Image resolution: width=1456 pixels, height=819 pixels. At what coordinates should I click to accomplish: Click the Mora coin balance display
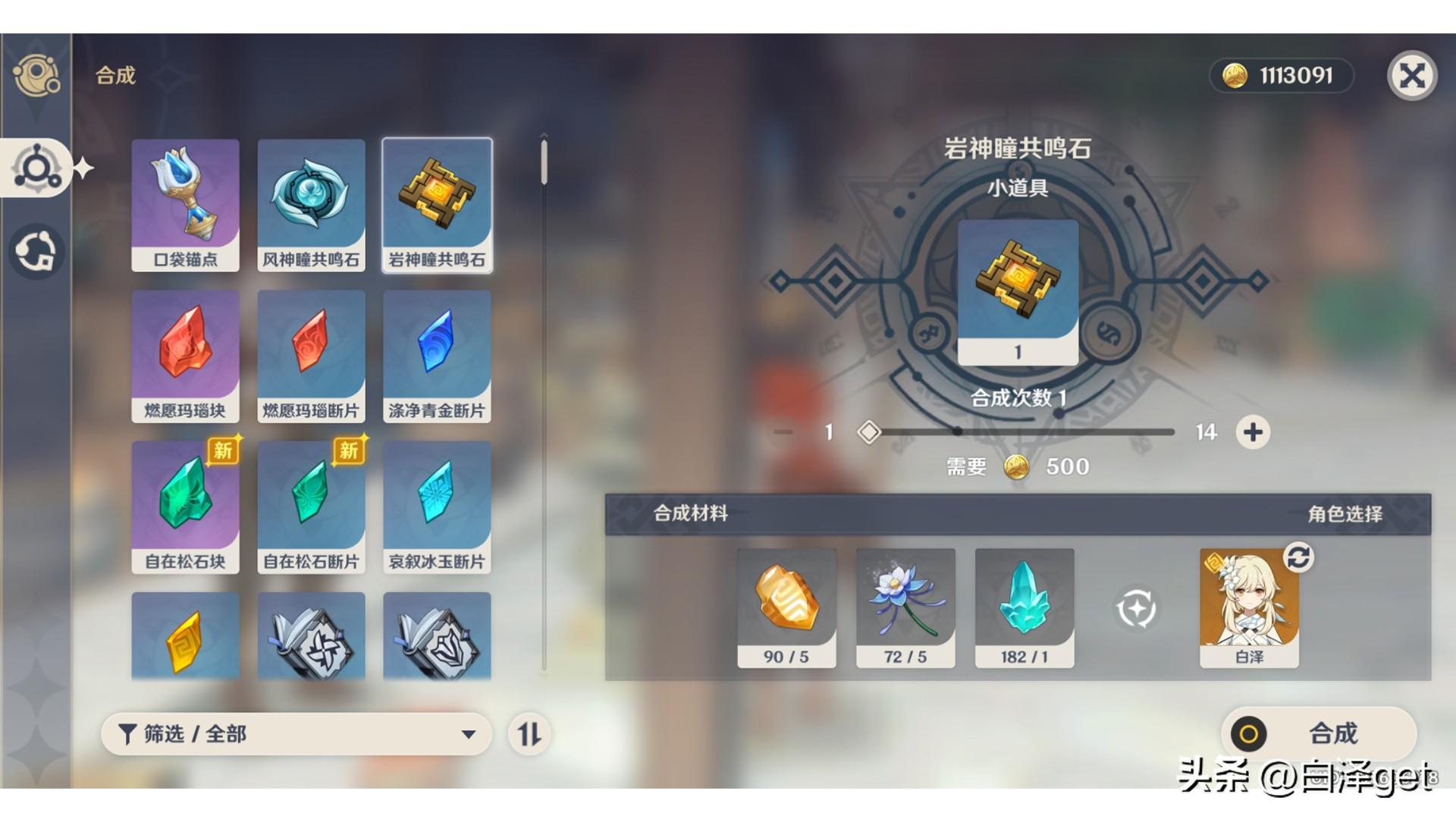[1280, 75]
